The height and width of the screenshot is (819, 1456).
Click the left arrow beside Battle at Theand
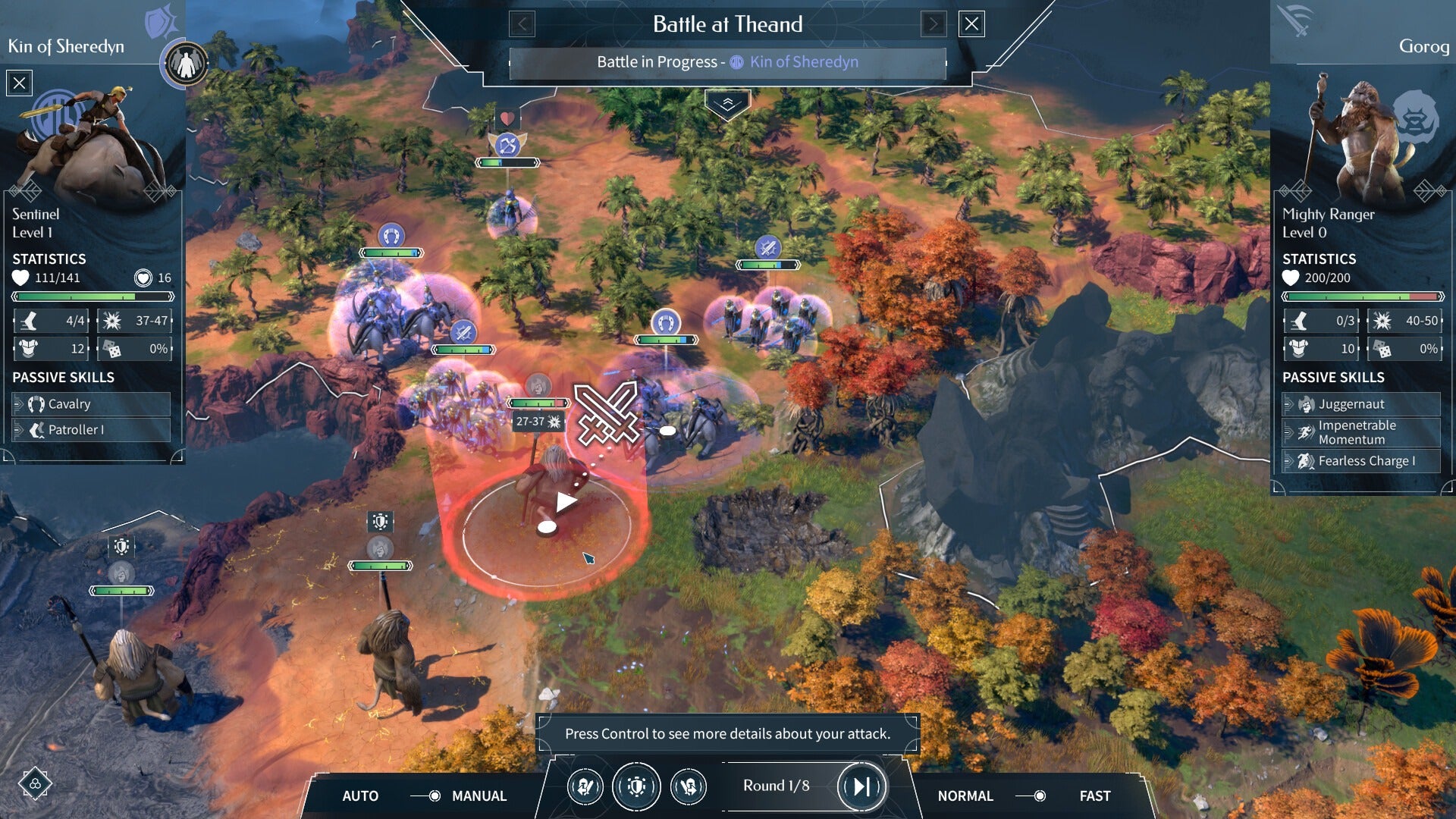coord(521,24)
